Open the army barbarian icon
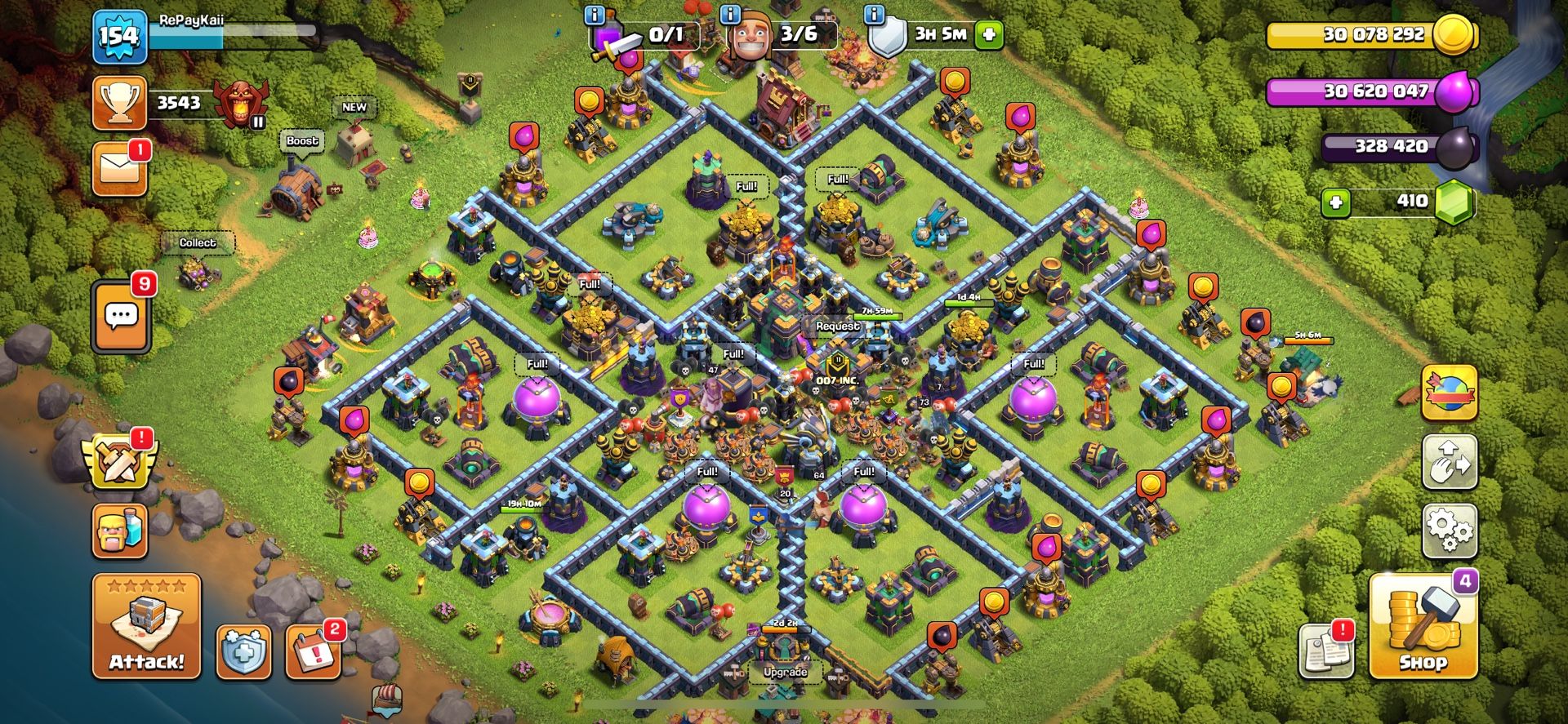The height and width of the screenshot is (724, 1568). [120, 531]
